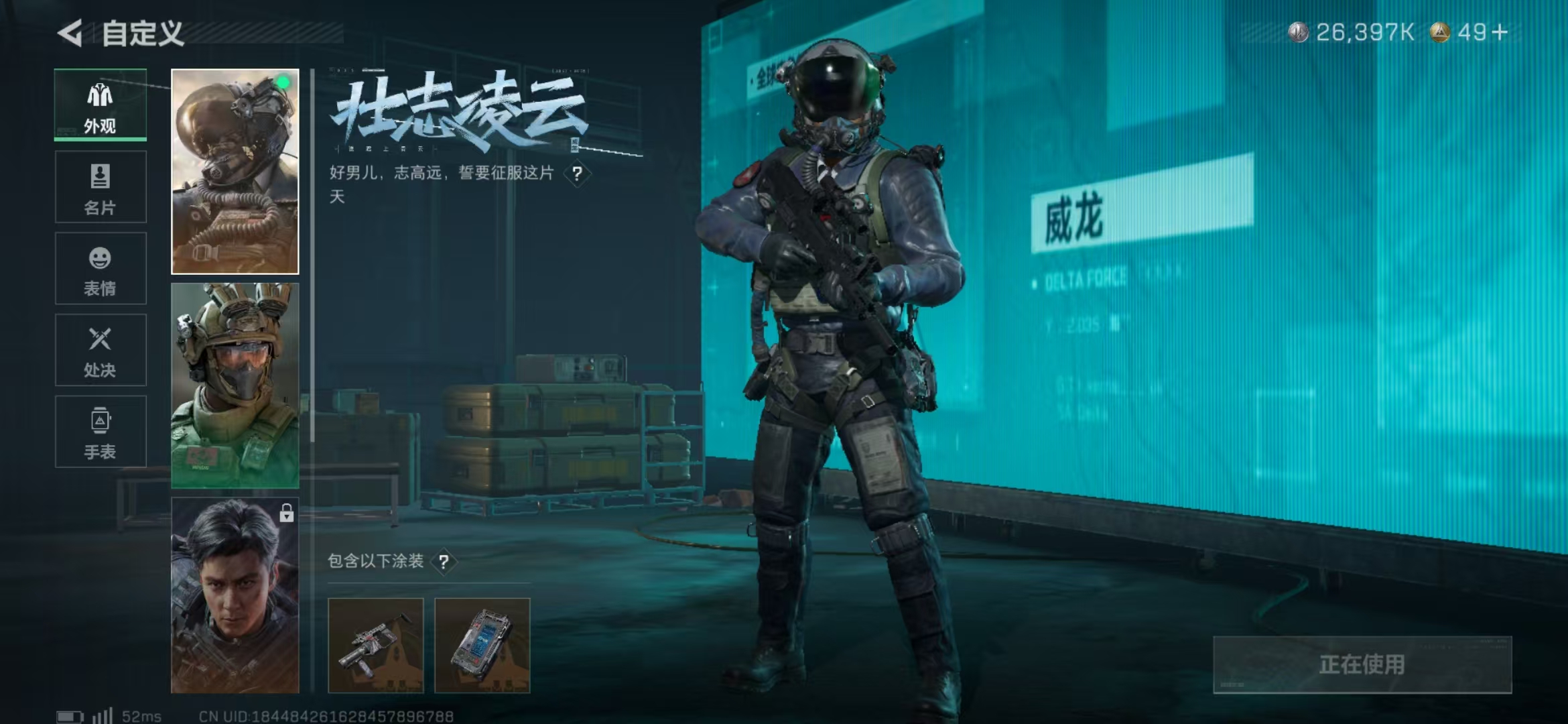Open the 名片 name card panel icon

click(x=99, y=176)
